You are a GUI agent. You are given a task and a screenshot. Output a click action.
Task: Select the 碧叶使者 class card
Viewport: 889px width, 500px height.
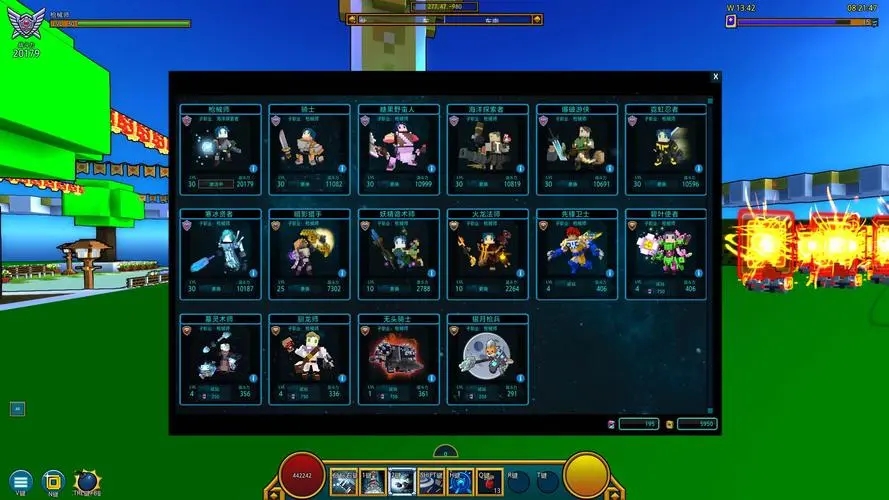tap(665, 252)
